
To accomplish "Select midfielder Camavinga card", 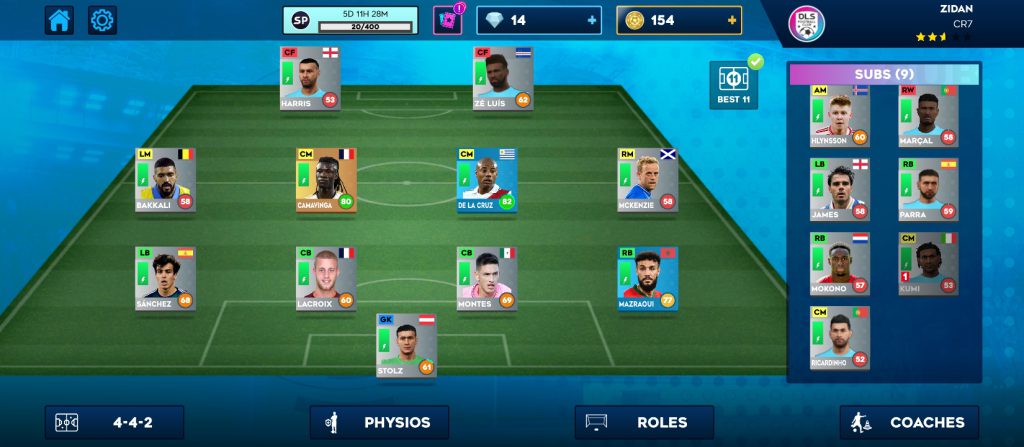I will point(326,180).
